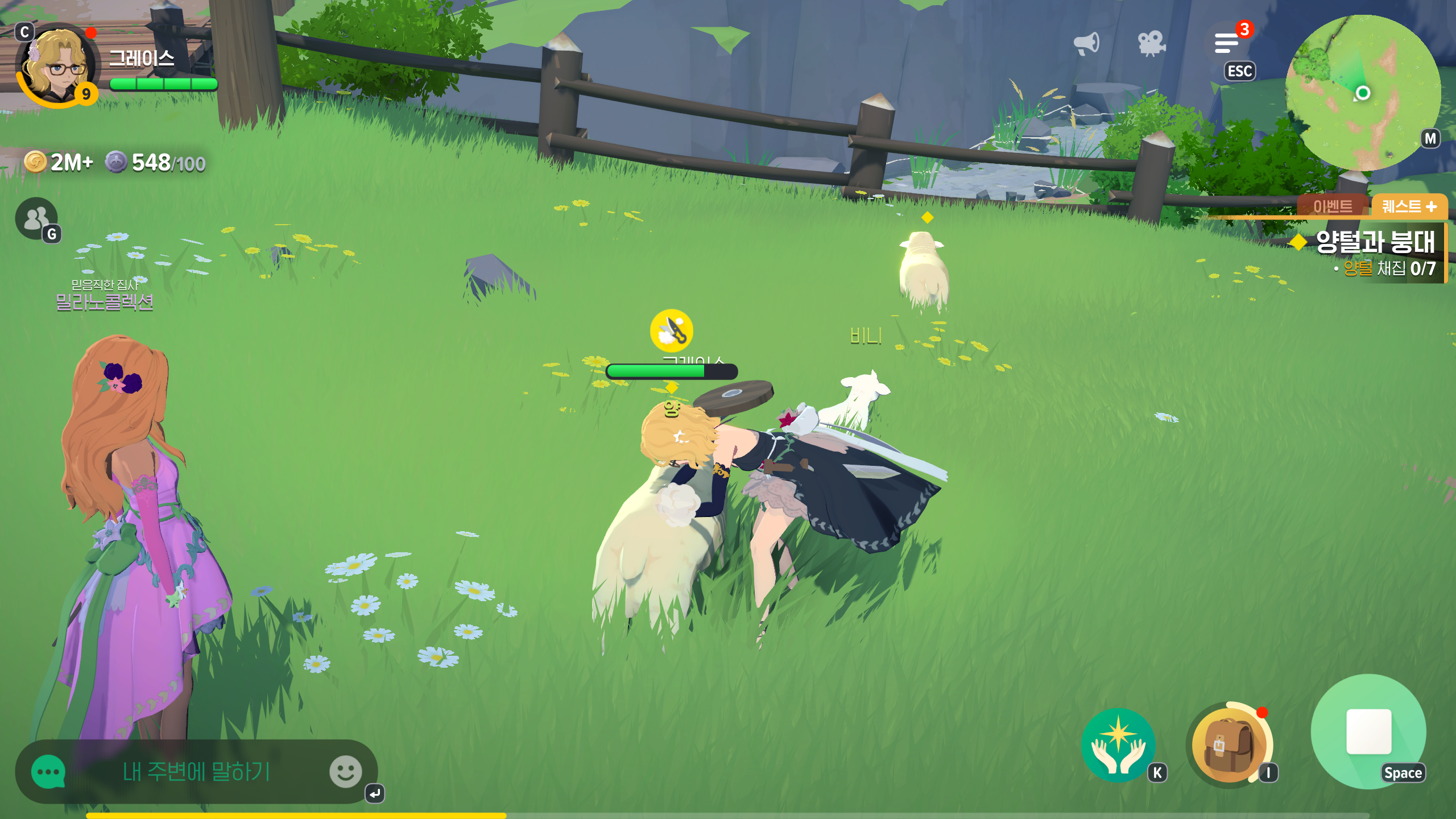Tap the large green stop action button
1456x819 pixels.
tap(1368, 731)
